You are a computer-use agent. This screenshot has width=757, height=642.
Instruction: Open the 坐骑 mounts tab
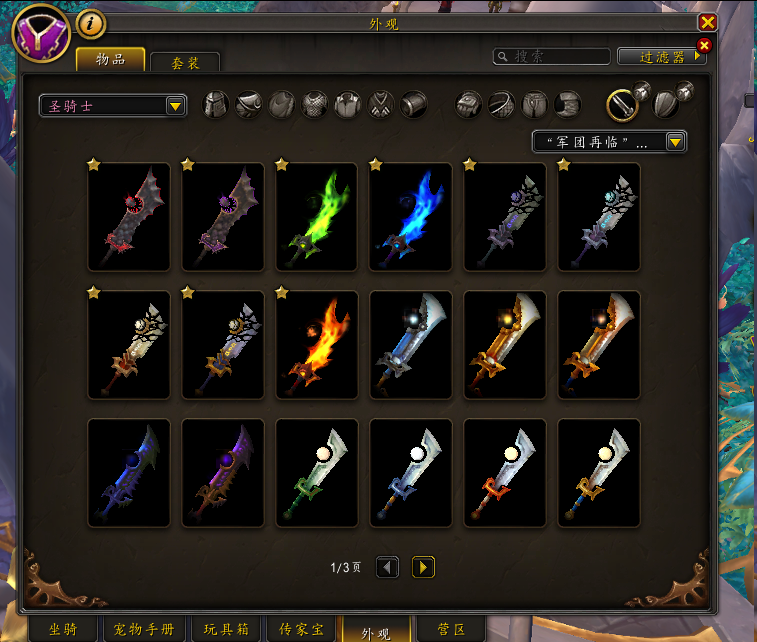coord(62,630)
